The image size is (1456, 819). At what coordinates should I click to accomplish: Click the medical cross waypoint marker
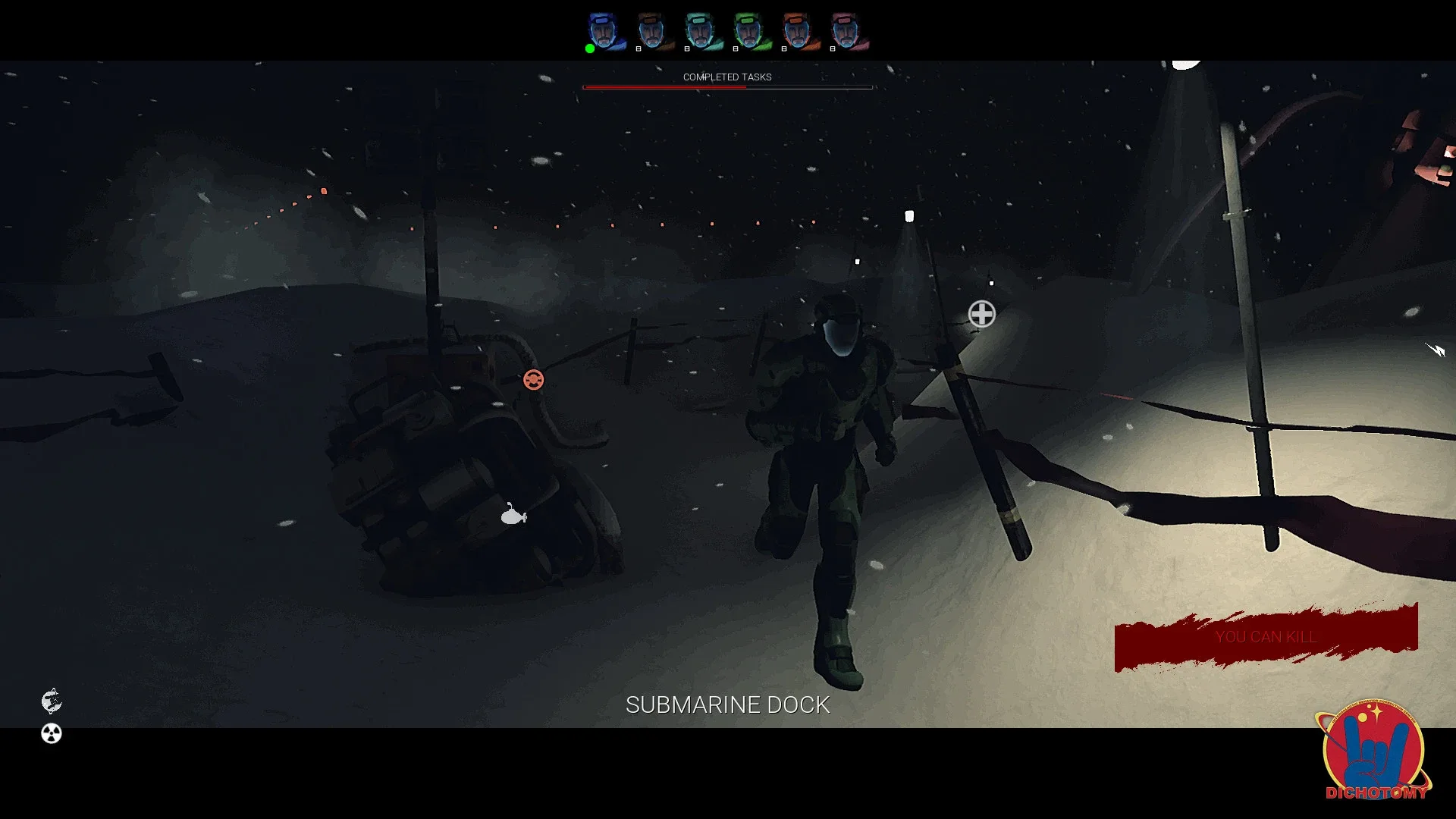tap(981, 313)
